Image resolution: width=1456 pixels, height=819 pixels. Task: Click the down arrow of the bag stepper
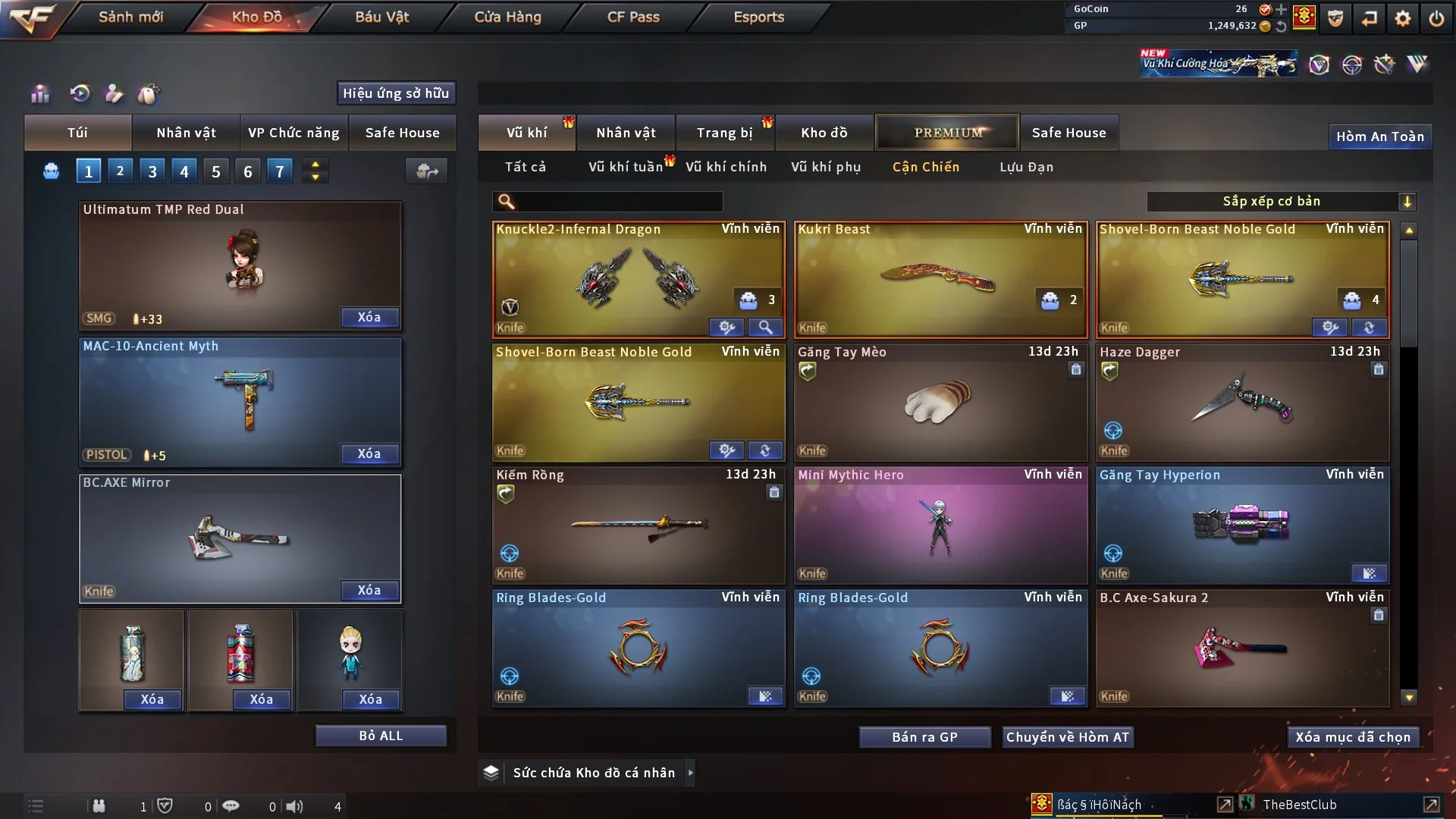tap(315, 177)
